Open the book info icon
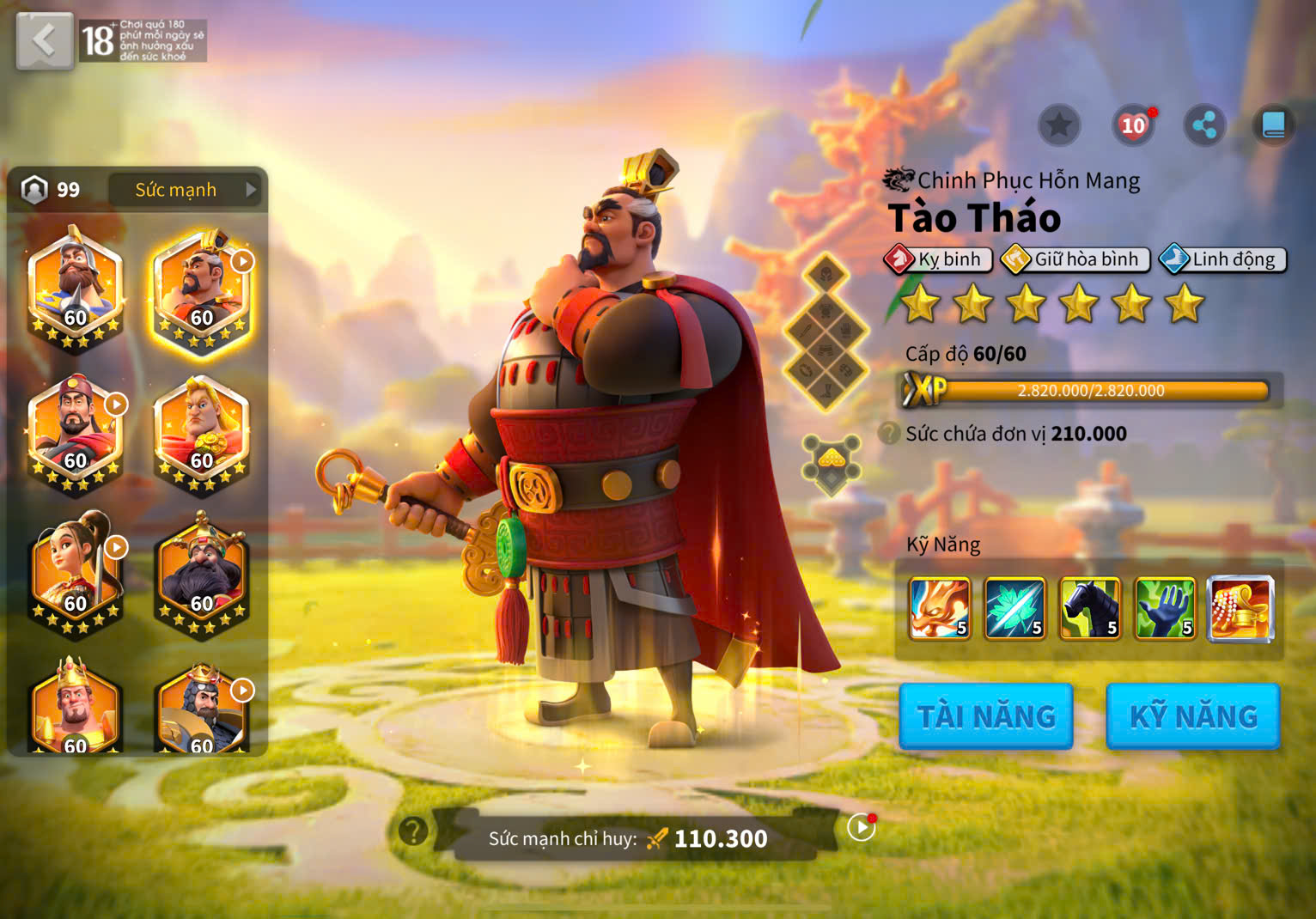Image resolution: width=1316 pixels, height=919 pixels. coord(1273,126)
